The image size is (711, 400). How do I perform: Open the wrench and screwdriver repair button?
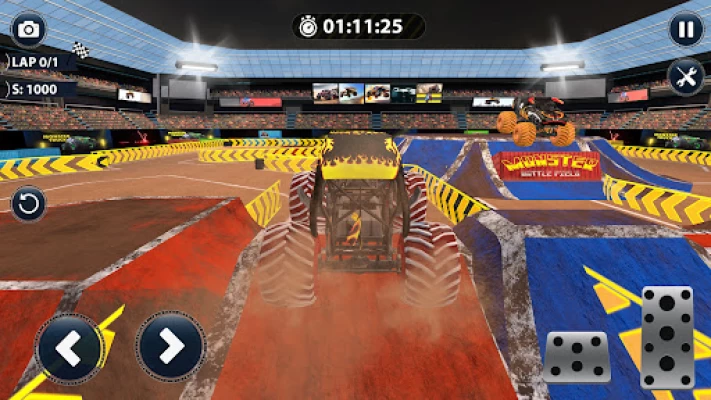686,77
